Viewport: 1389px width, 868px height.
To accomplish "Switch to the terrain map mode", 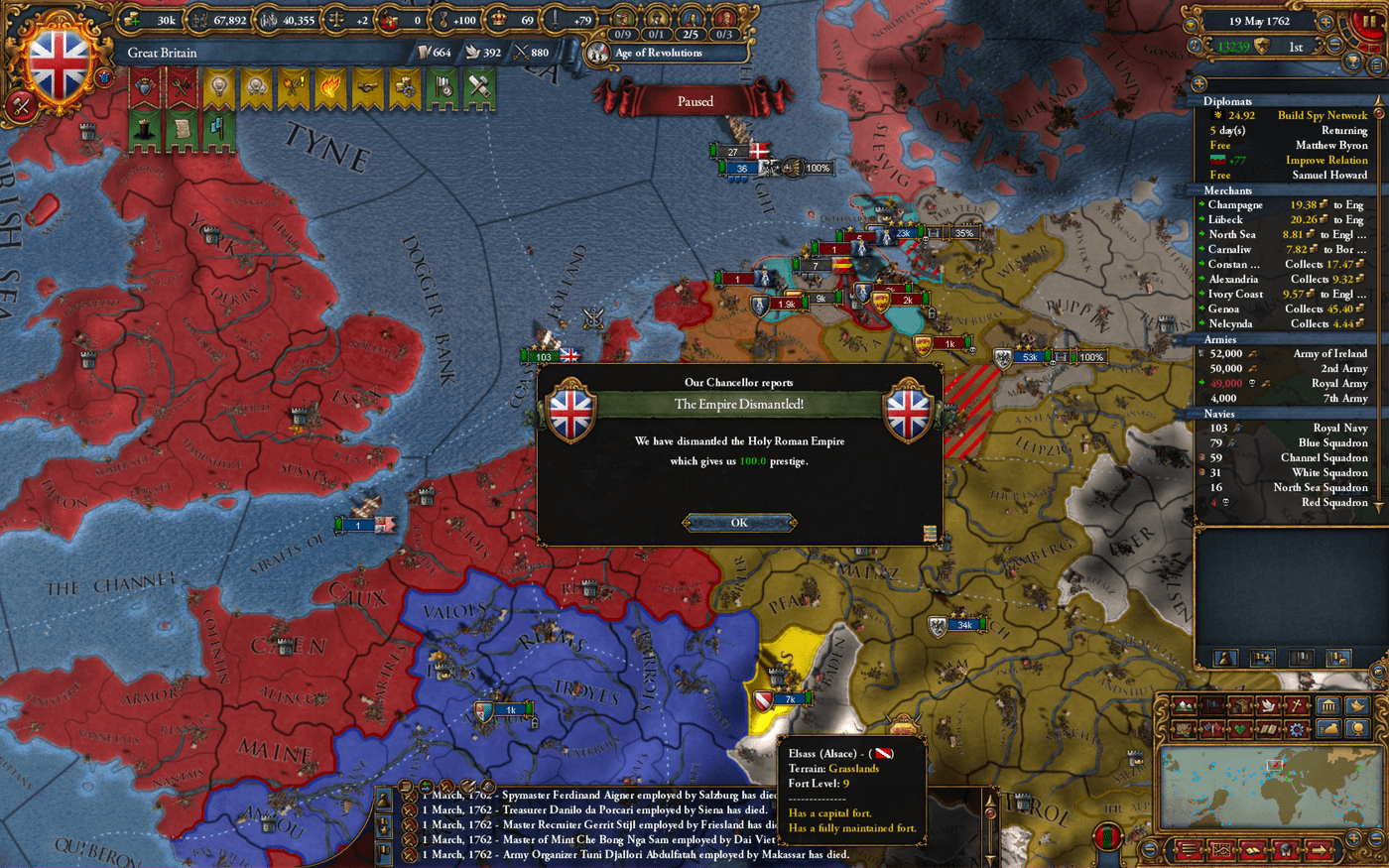I will pos(1185,705).
